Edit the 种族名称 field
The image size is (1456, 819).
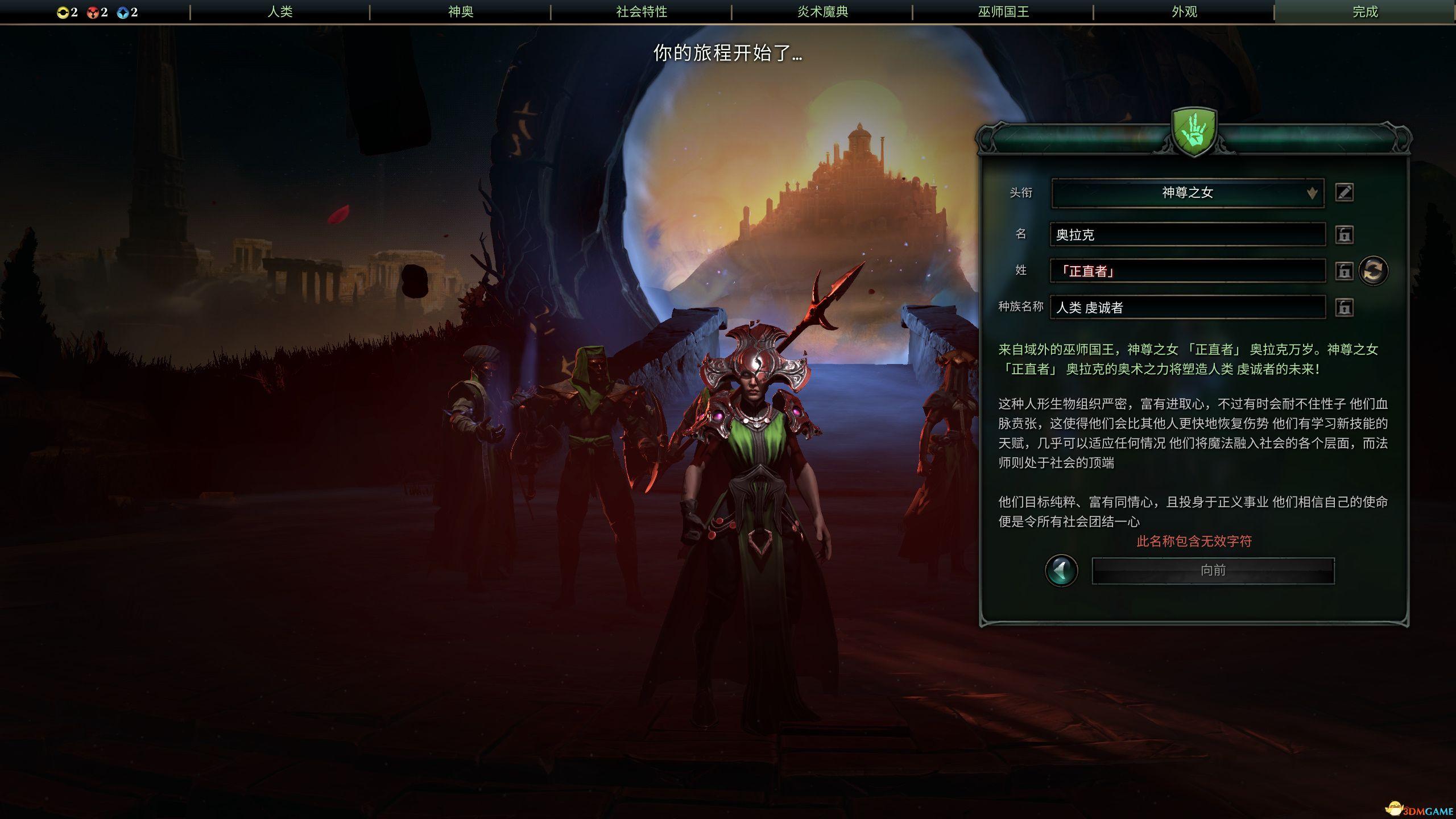click(1188, 308)
